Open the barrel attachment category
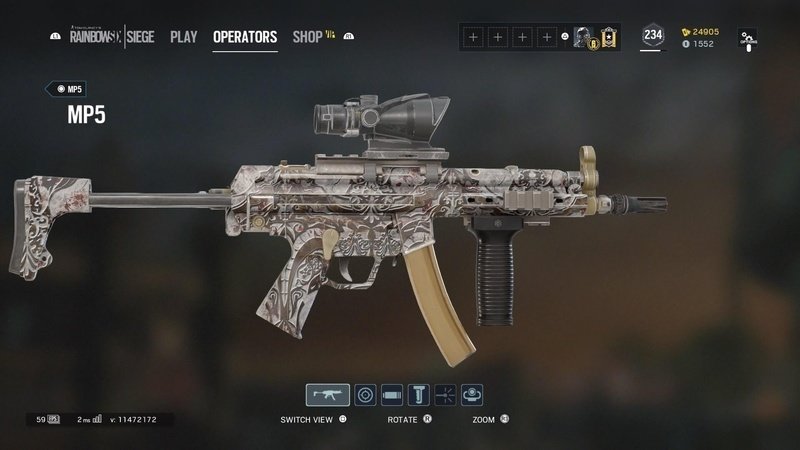The image size is (800, 450). (392, 395)
